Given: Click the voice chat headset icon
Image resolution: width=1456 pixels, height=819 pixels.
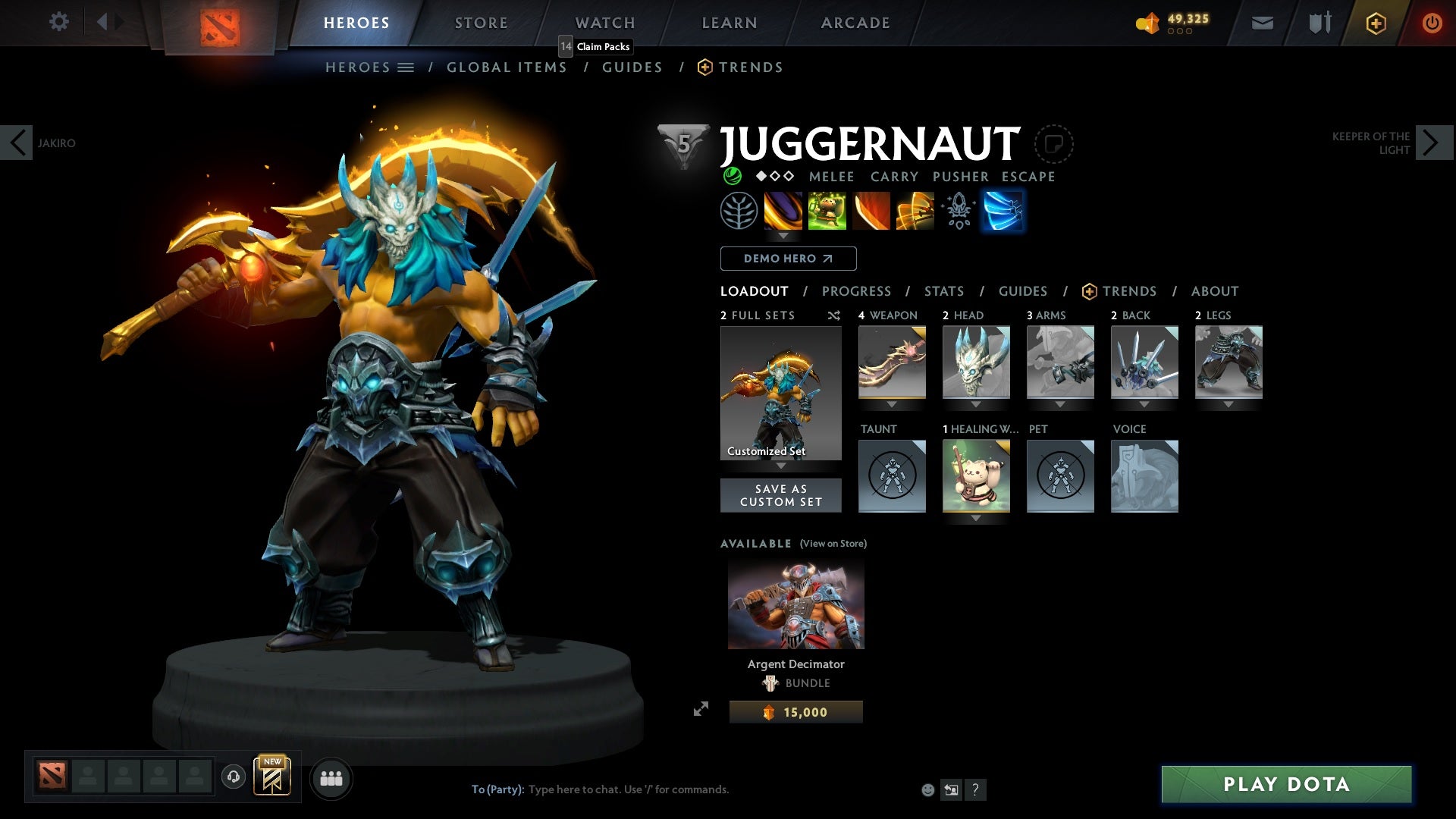Looking at the screenshot, I should 232,777.
